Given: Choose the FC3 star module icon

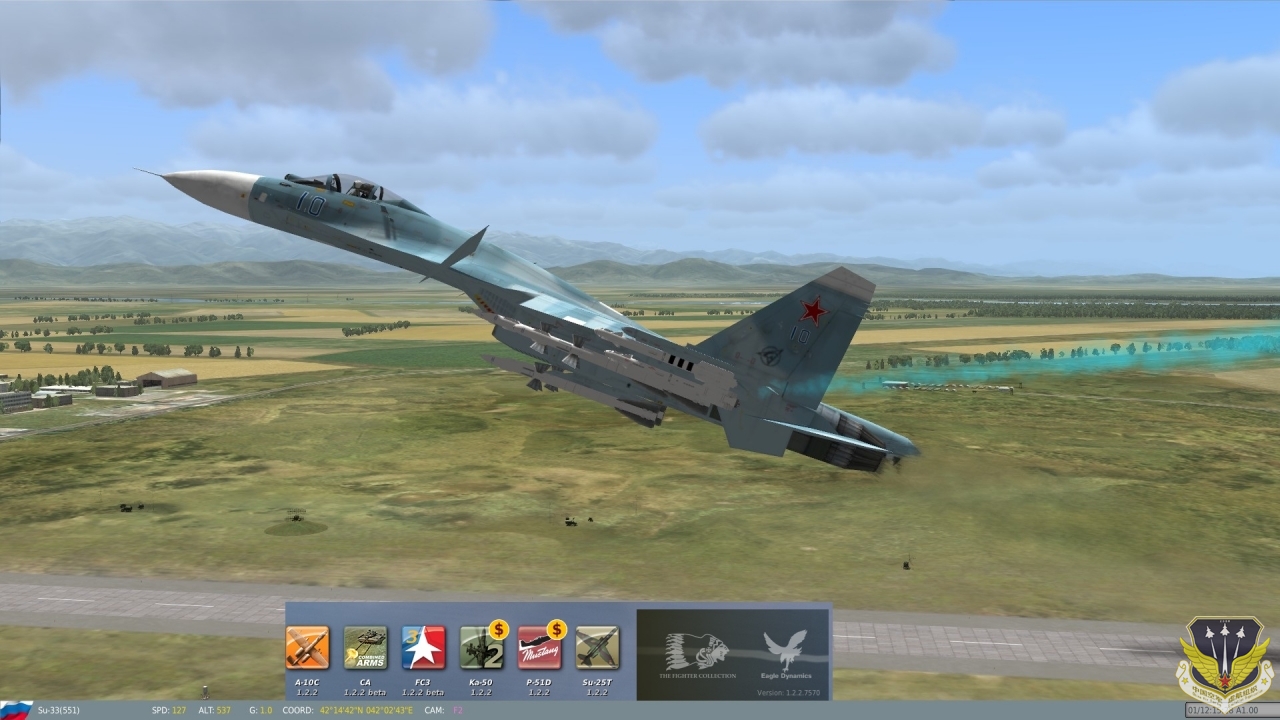Looking at the screenshot, I should [x=423, y=648].
